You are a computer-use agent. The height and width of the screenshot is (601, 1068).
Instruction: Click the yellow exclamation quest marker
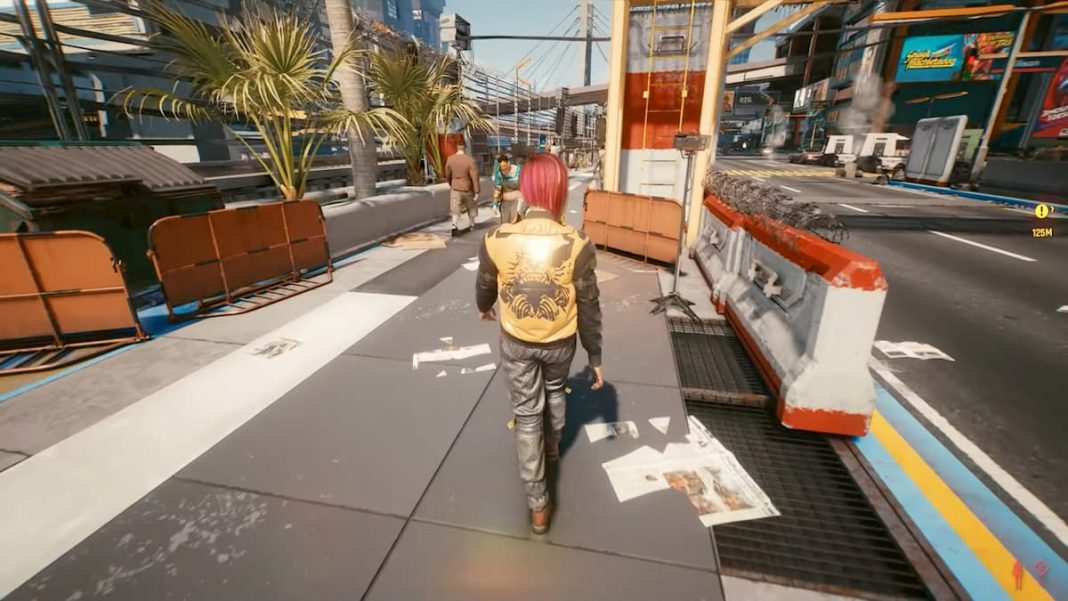[x=1042, y=211]
